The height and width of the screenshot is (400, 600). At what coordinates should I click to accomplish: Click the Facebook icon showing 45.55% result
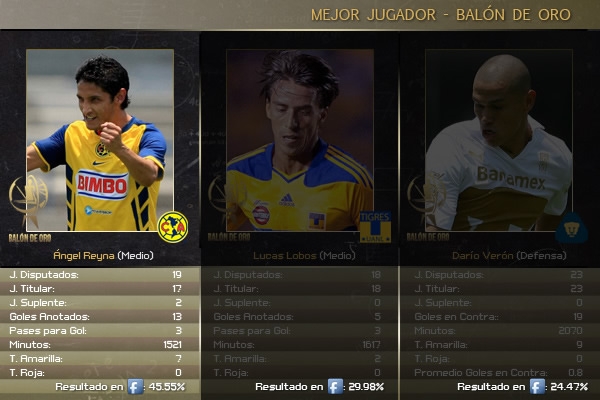(135, 386)
